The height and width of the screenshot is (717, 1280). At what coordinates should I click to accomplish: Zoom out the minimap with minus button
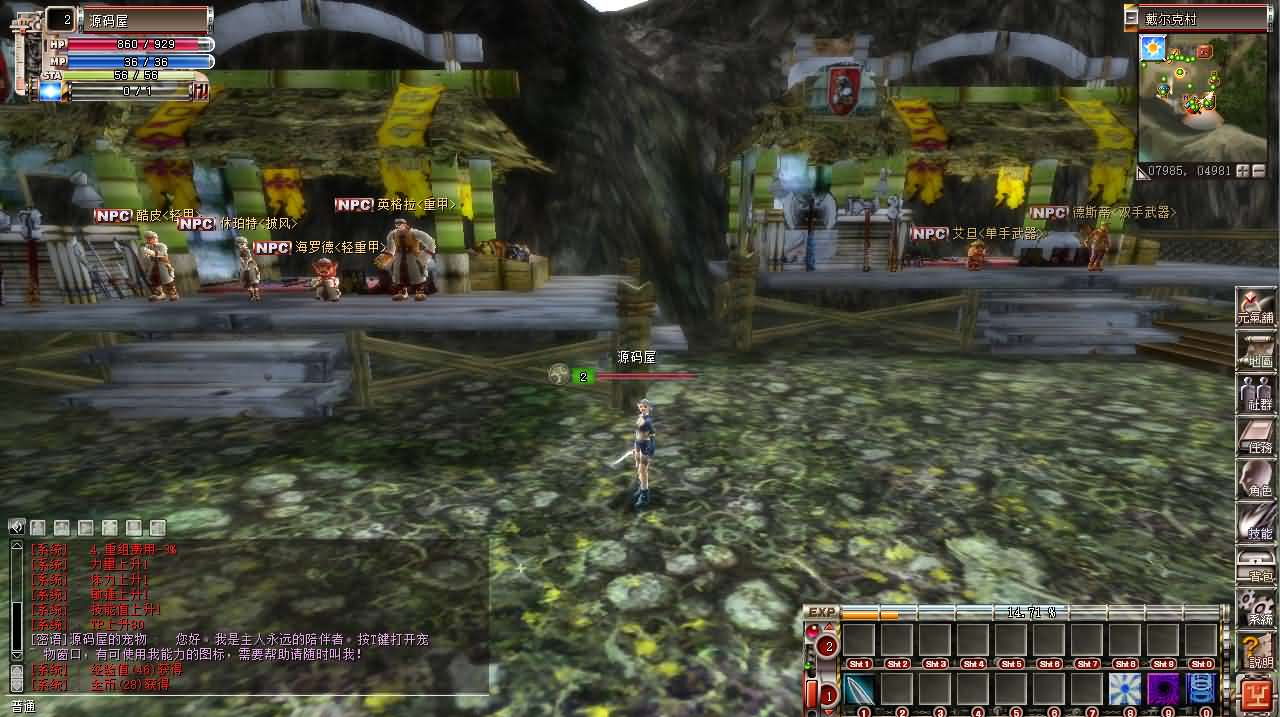1258,171
